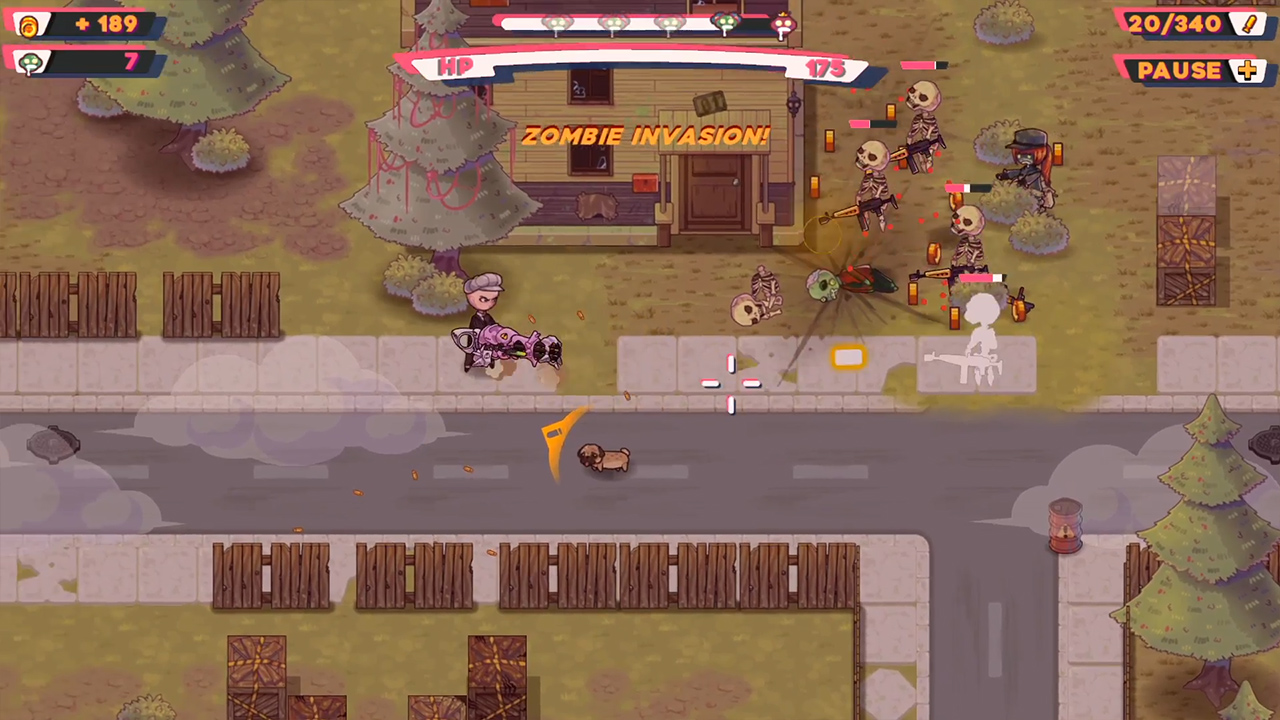The image size is (1280, 720).
Task: Select the first faded zombie marker on wave bar
Action: (556, 23)
